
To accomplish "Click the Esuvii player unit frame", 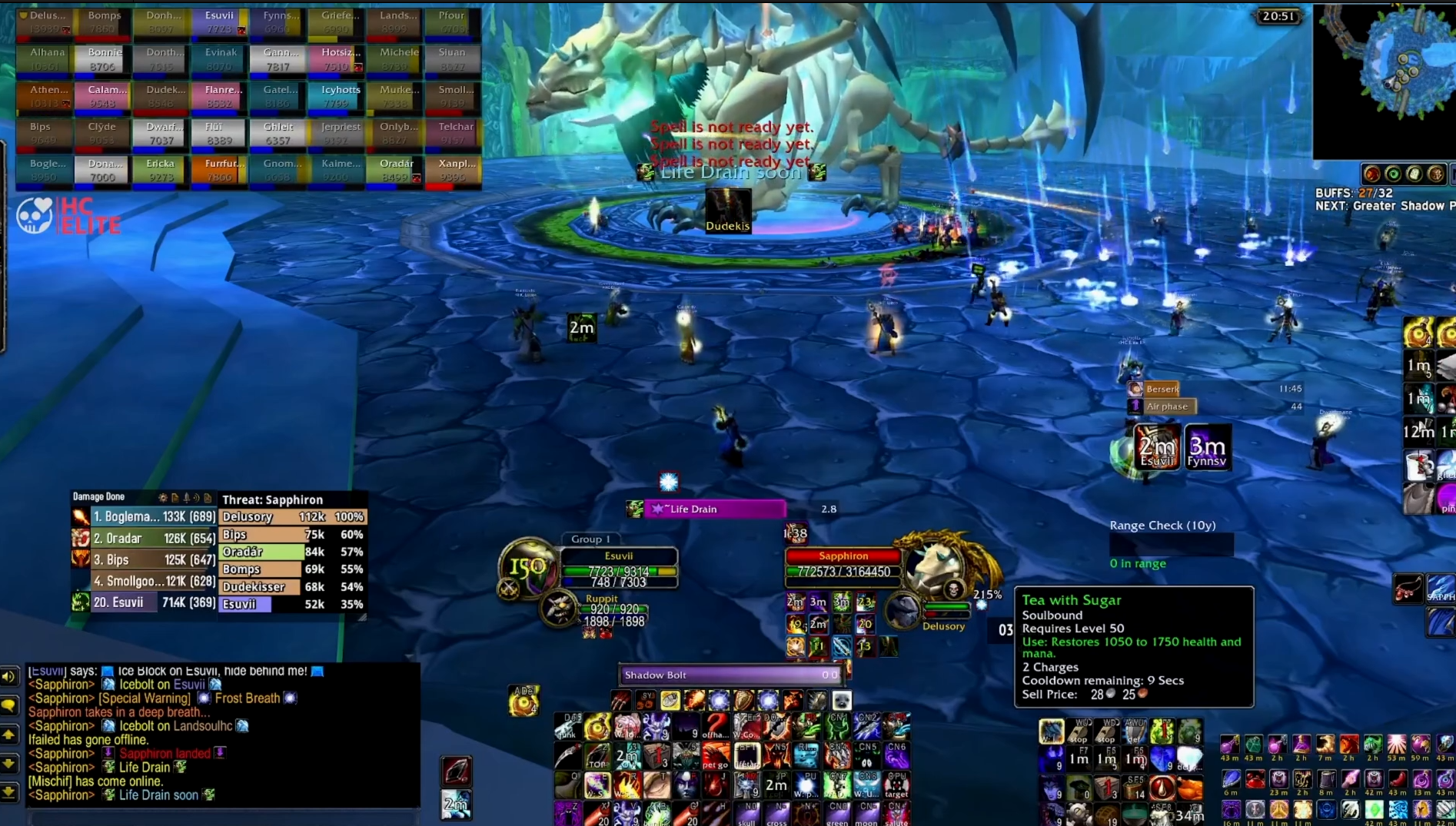I will point(619,568).
